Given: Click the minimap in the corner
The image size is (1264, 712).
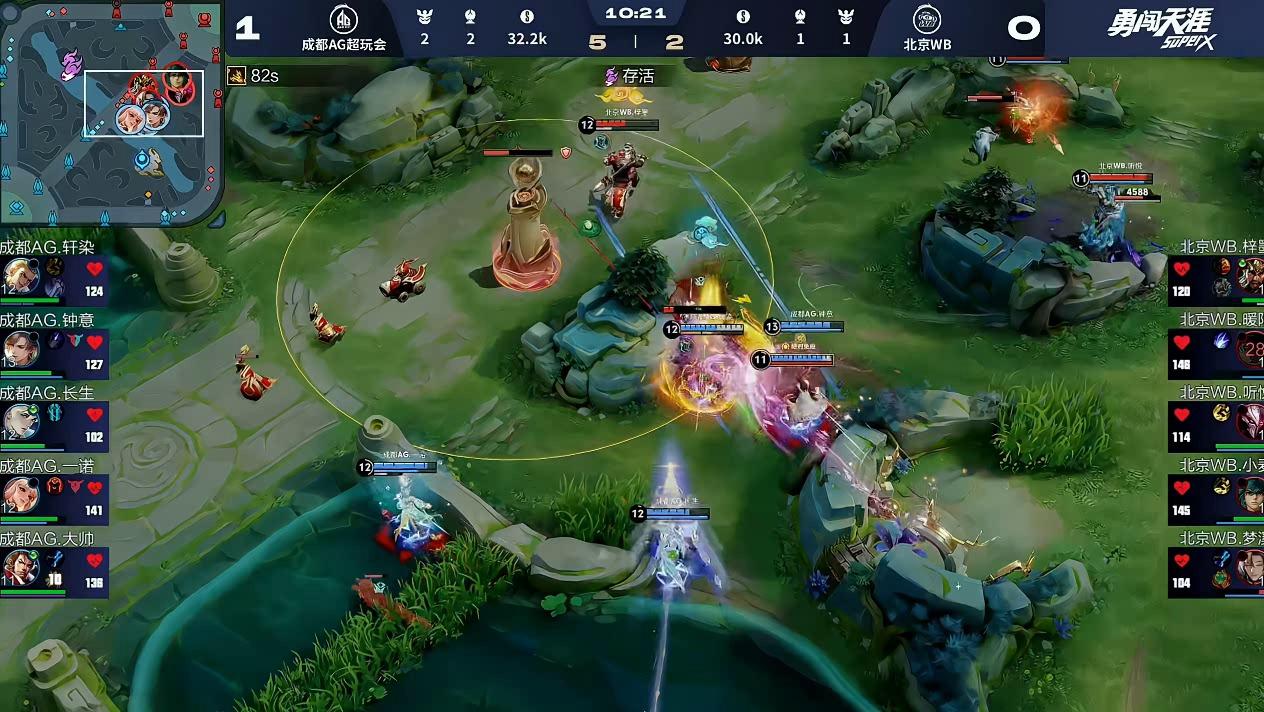Looking at the screenshot, I should tap(112, 113).
